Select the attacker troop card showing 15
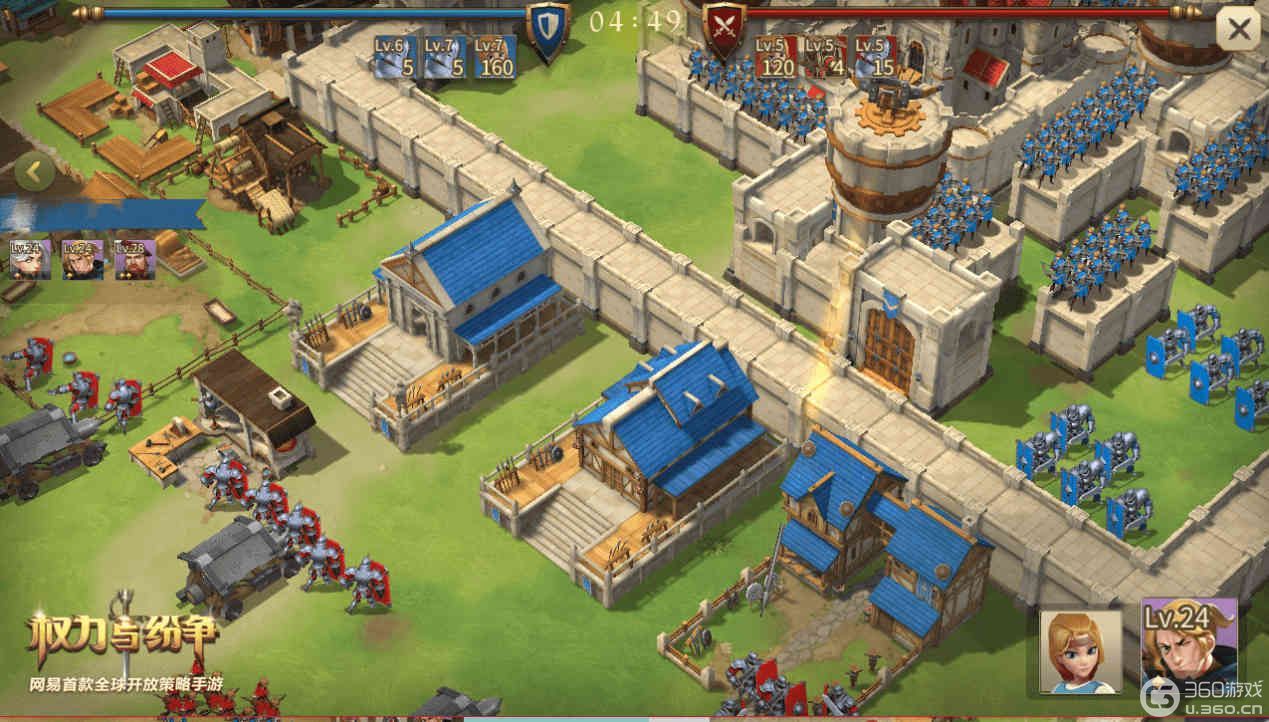The width and height of the screenshot is (1269, 722). coord(876,58)
